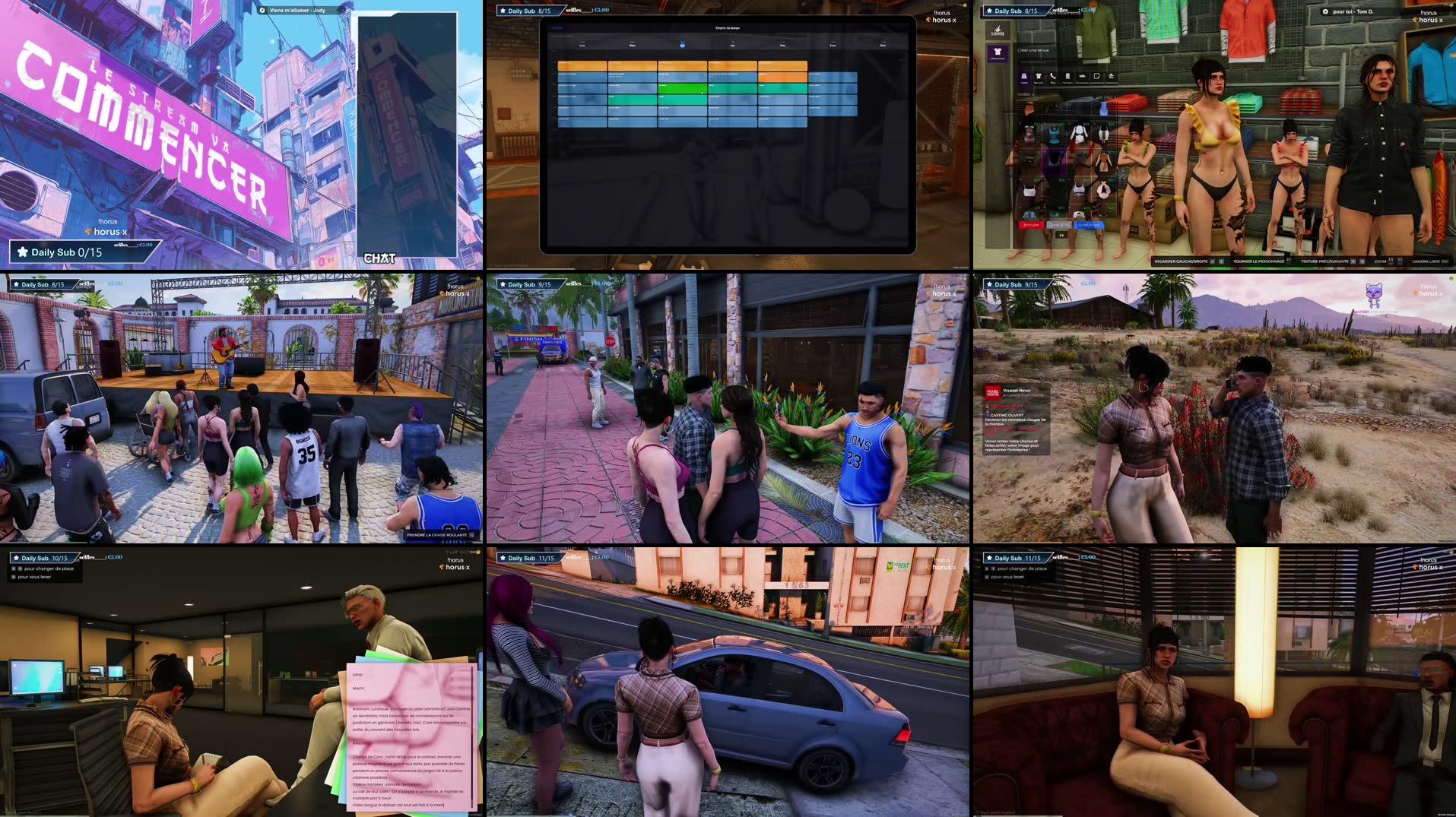Select the white tank top clothing thumbnail
Viewport: 1456px width, 817px height.
point(1029,189)
